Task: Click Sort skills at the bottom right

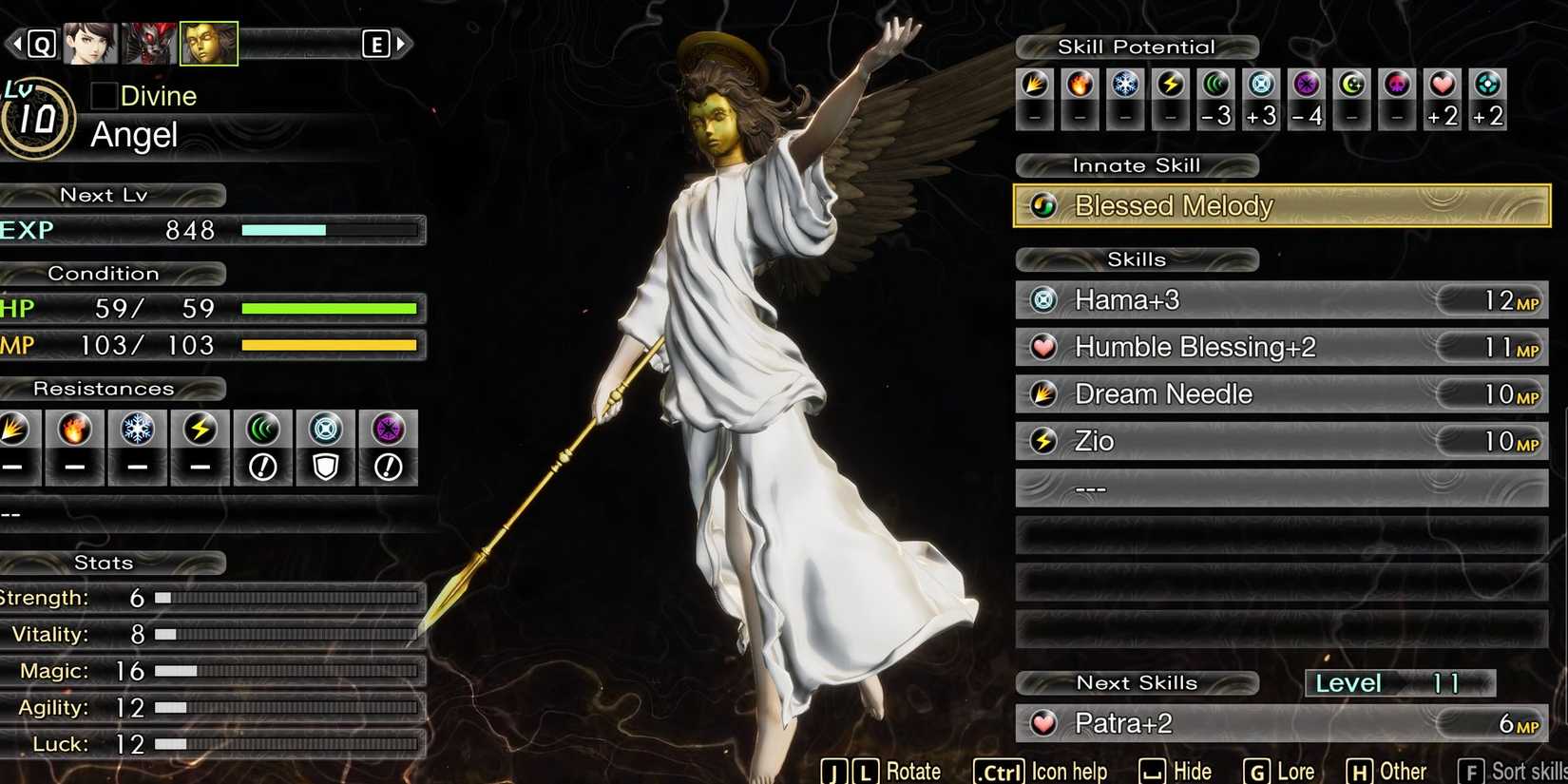Action: 1520,770
